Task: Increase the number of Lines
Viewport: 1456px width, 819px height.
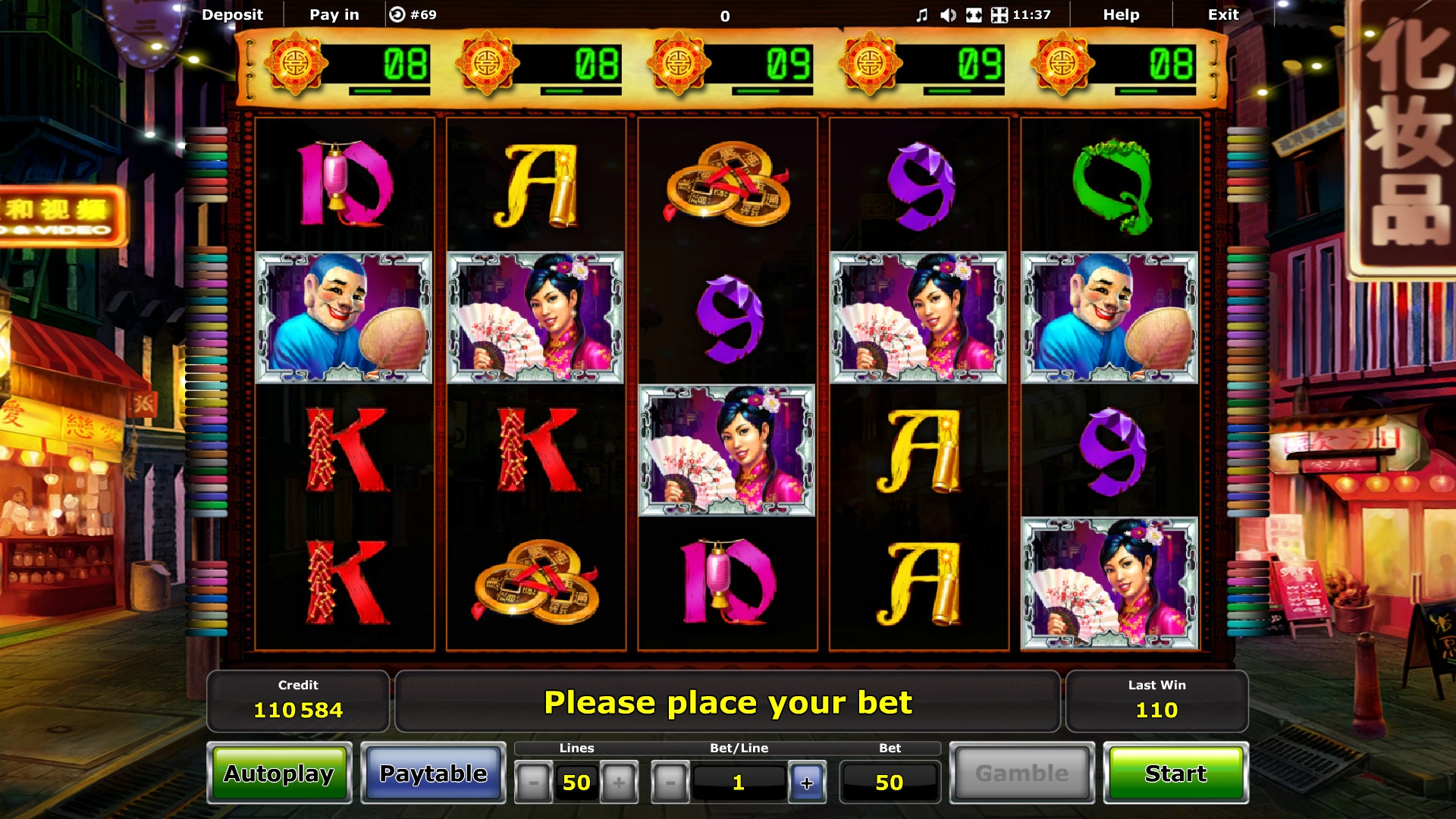Action: pos(619,783)
